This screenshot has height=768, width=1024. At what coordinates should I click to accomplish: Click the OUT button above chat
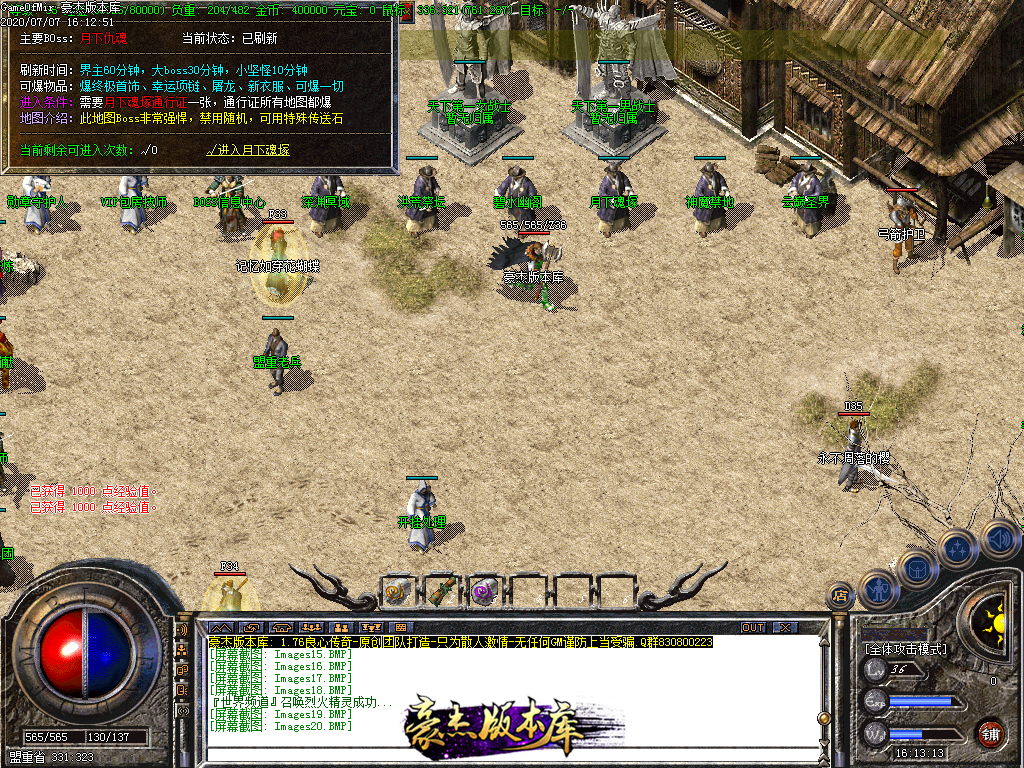pos(753,627)
